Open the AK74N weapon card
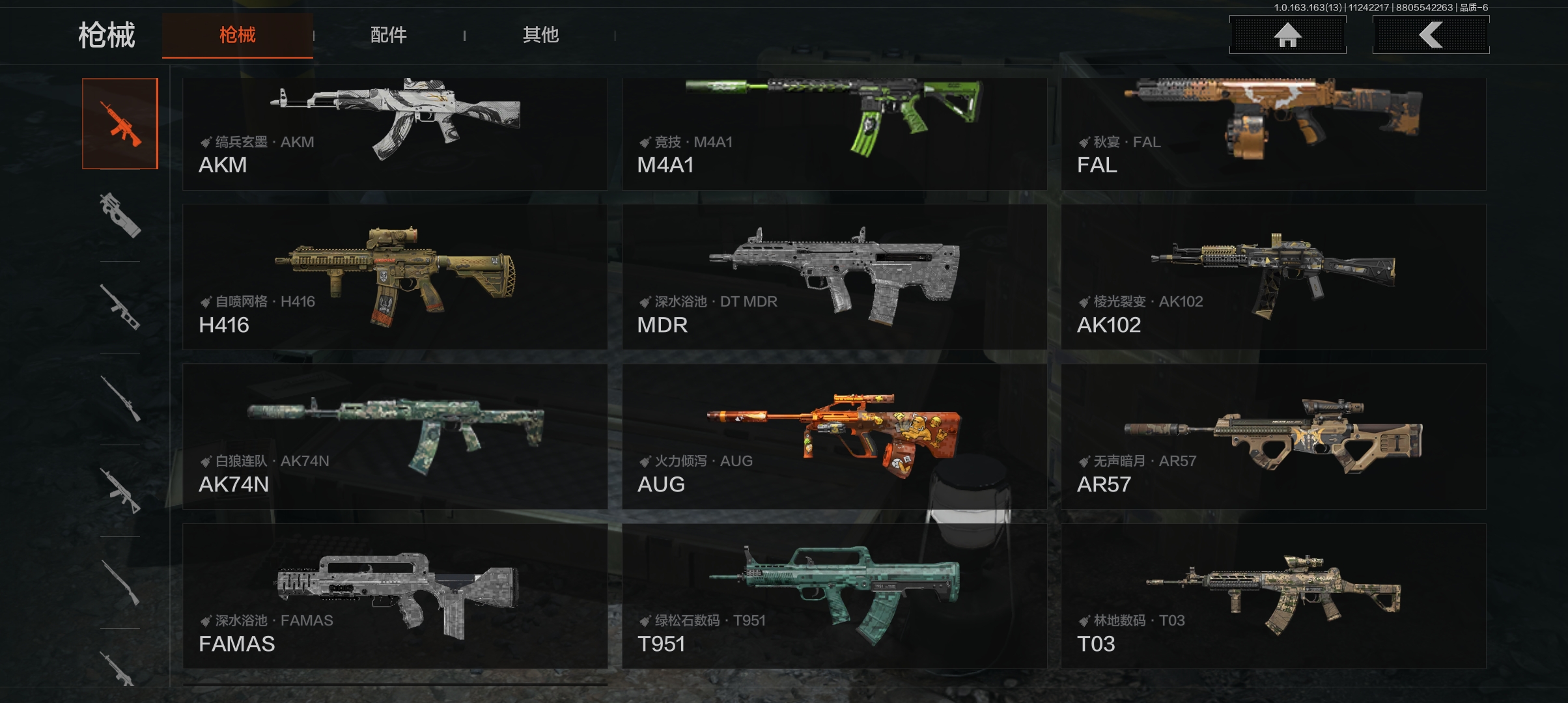 [395, 436]
